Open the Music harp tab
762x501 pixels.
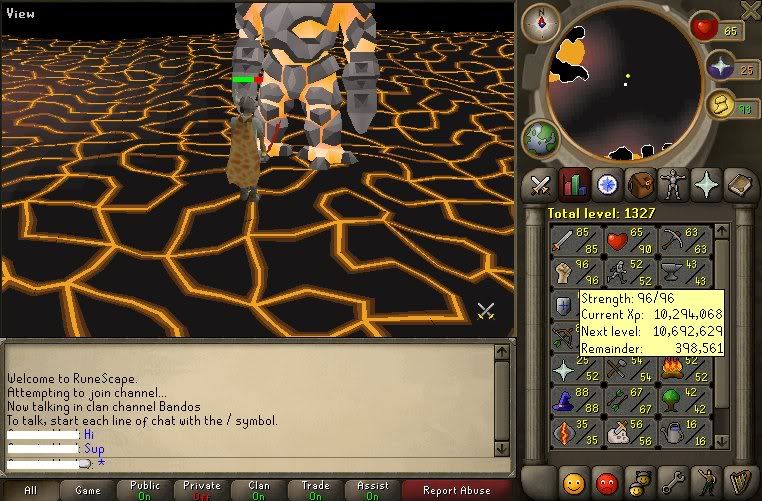[x=740, y=480]
